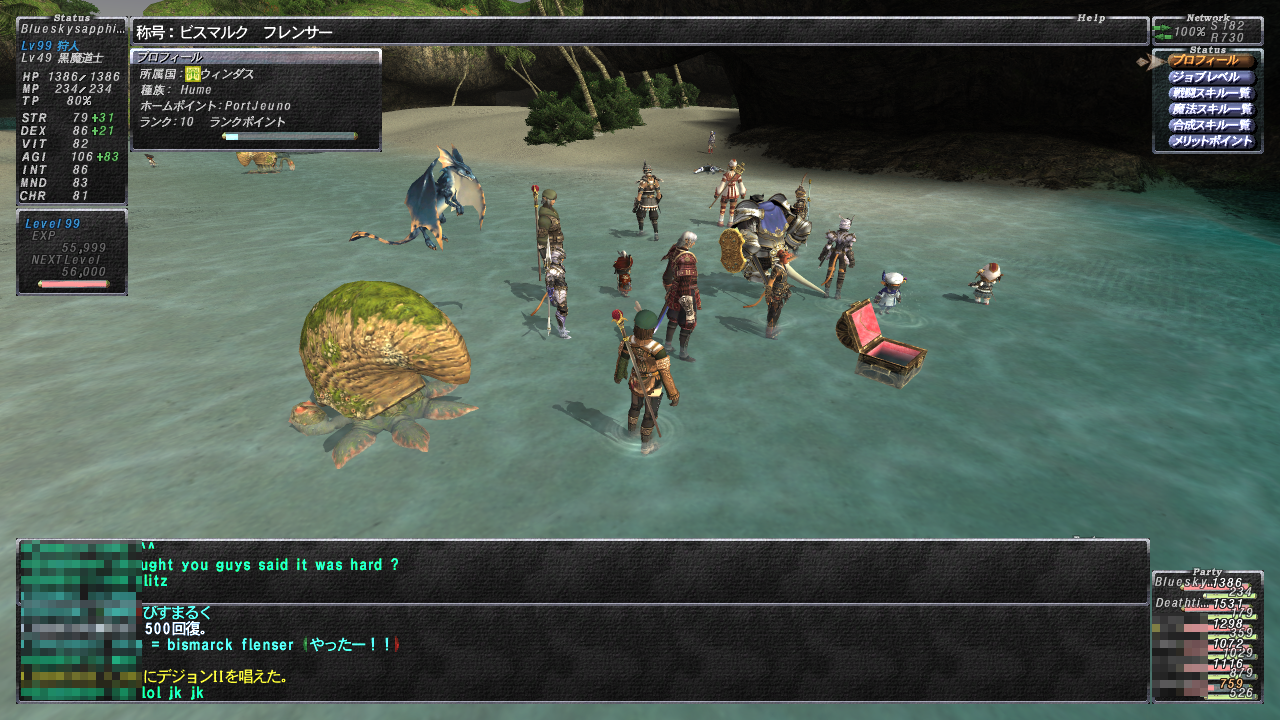Open the 魔法スキル一覧 magic skills list
Screen dimensions: 1280x720
pos(1210,109)
